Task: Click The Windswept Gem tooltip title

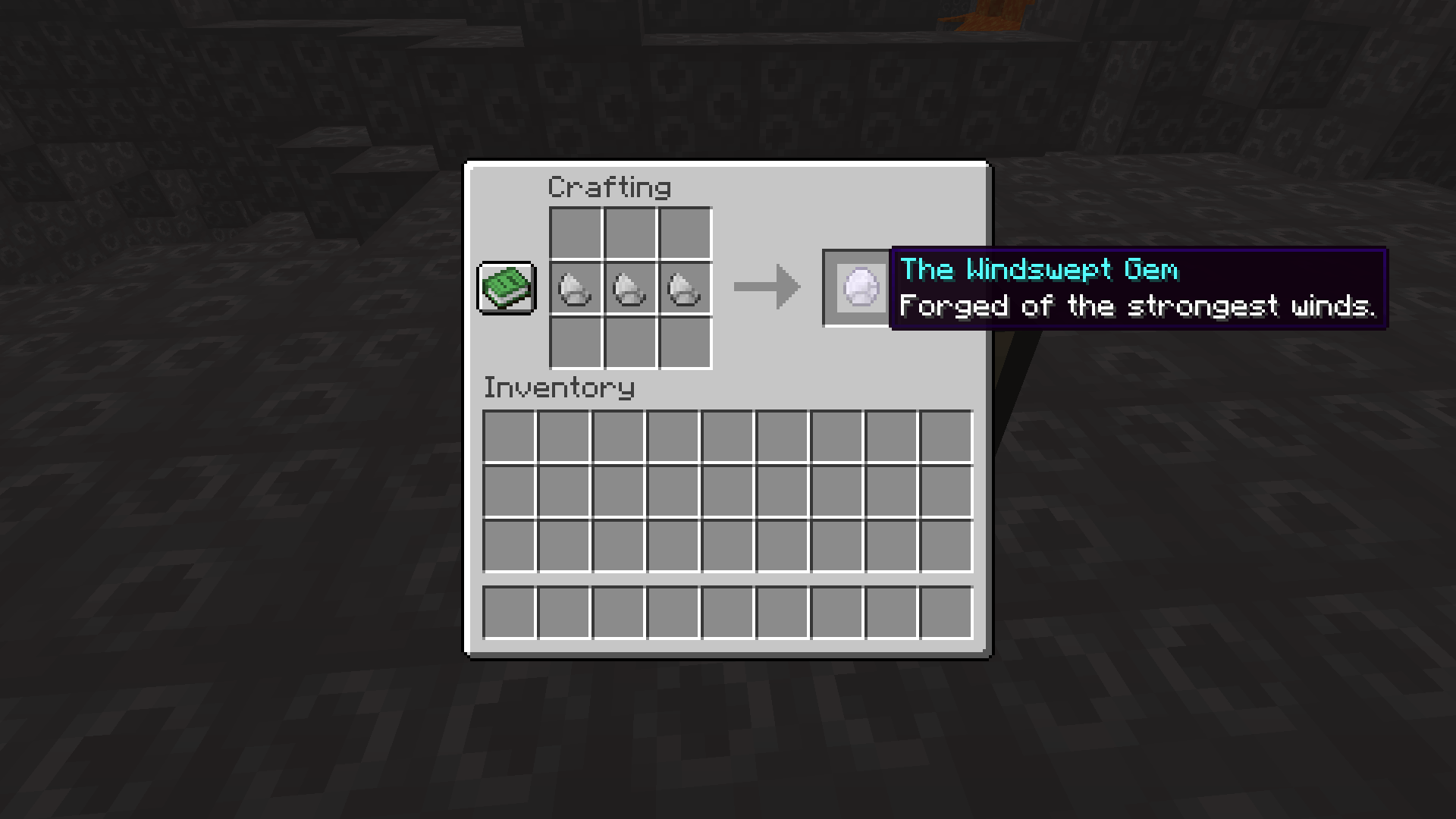Action: tap(1039, 269)
